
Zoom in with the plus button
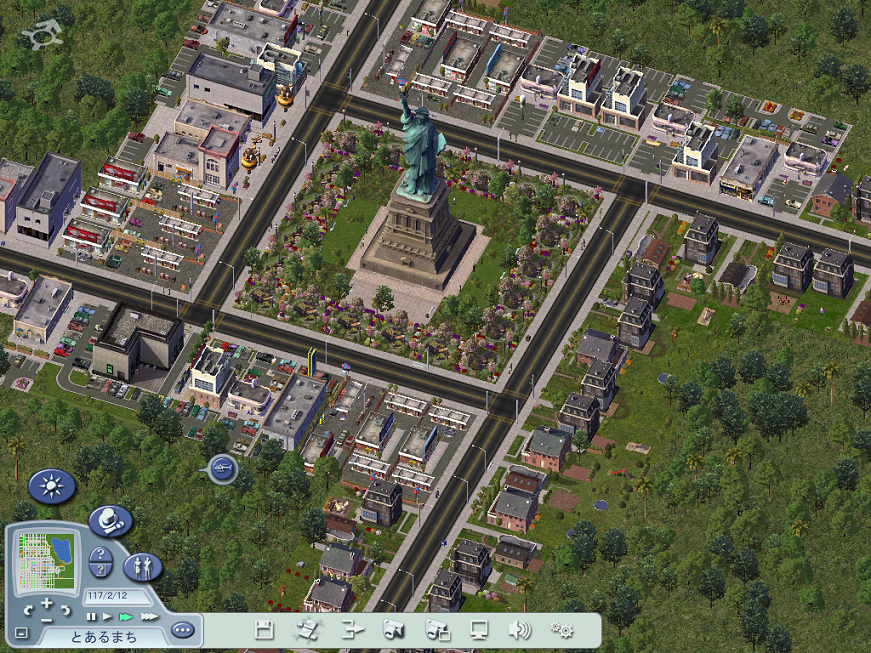click(47, 603)
